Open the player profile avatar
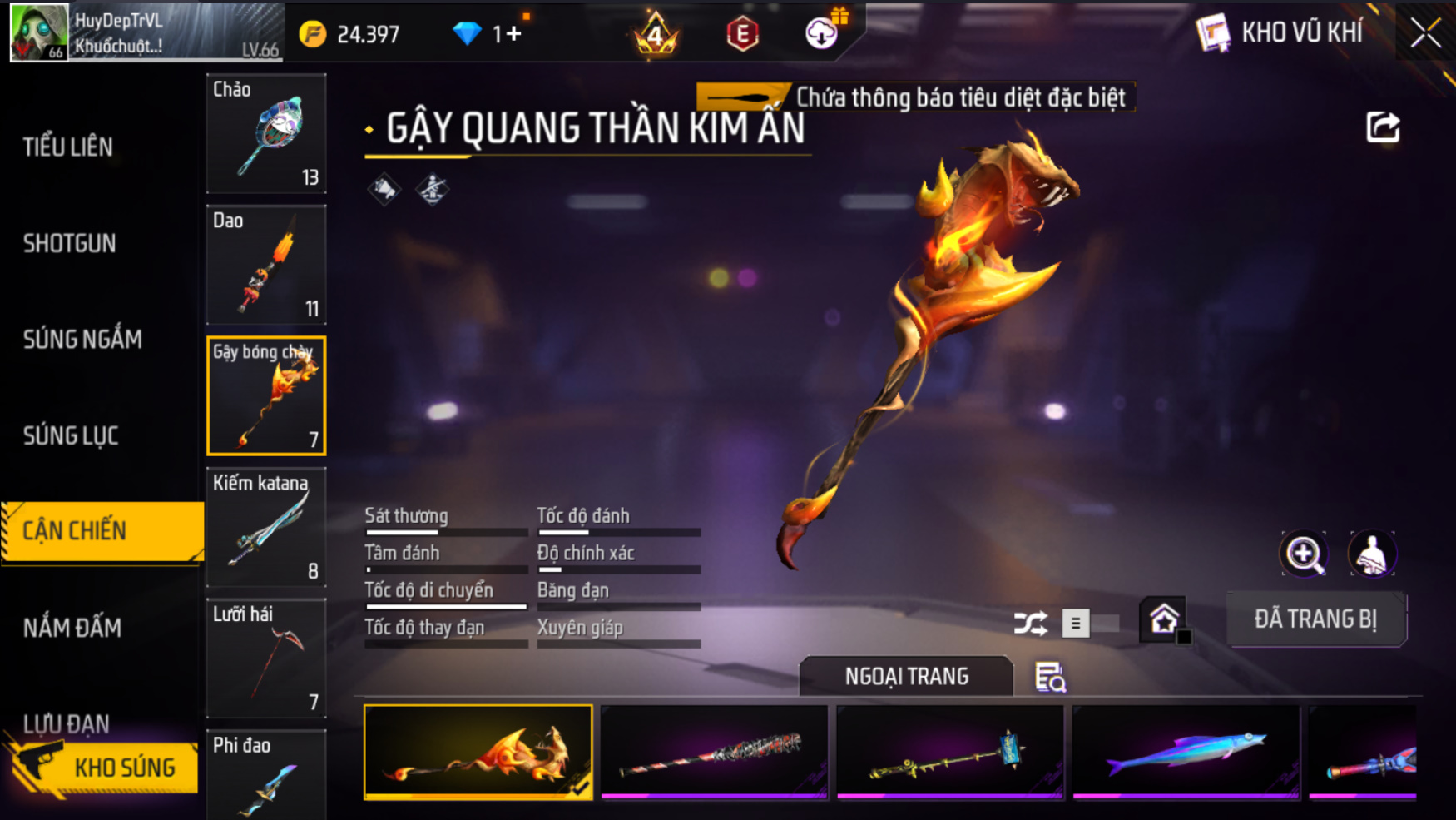 [x=38, y=32]
